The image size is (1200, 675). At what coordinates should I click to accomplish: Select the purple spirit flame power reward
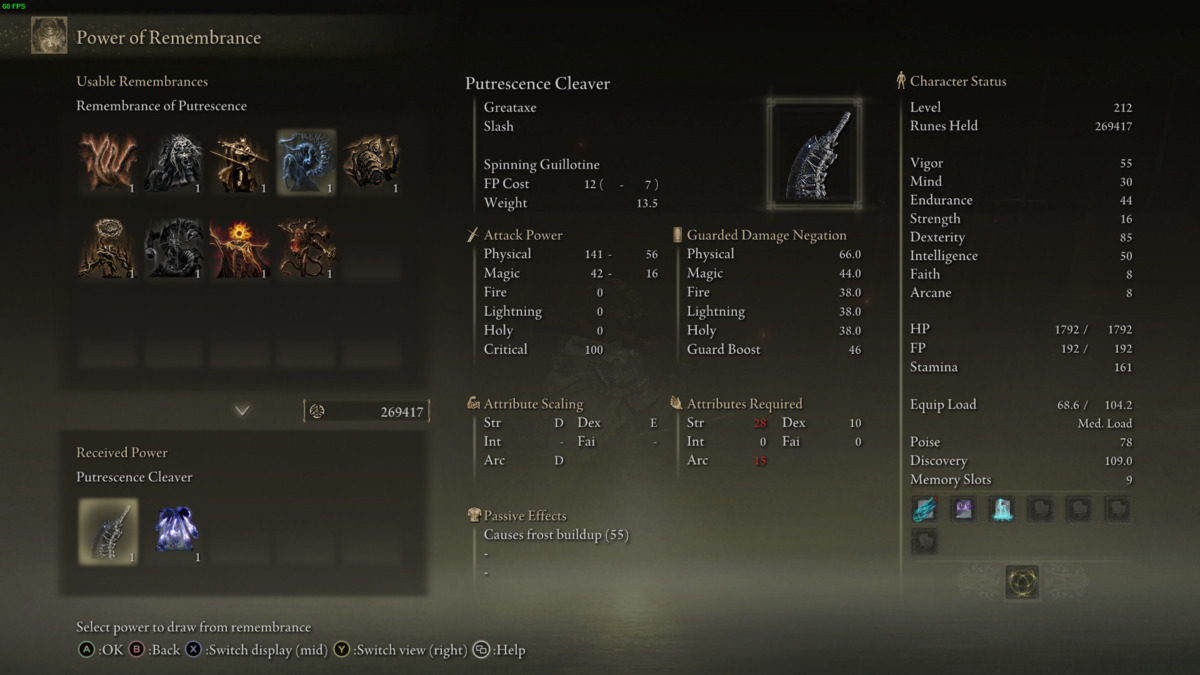[176, 531]
